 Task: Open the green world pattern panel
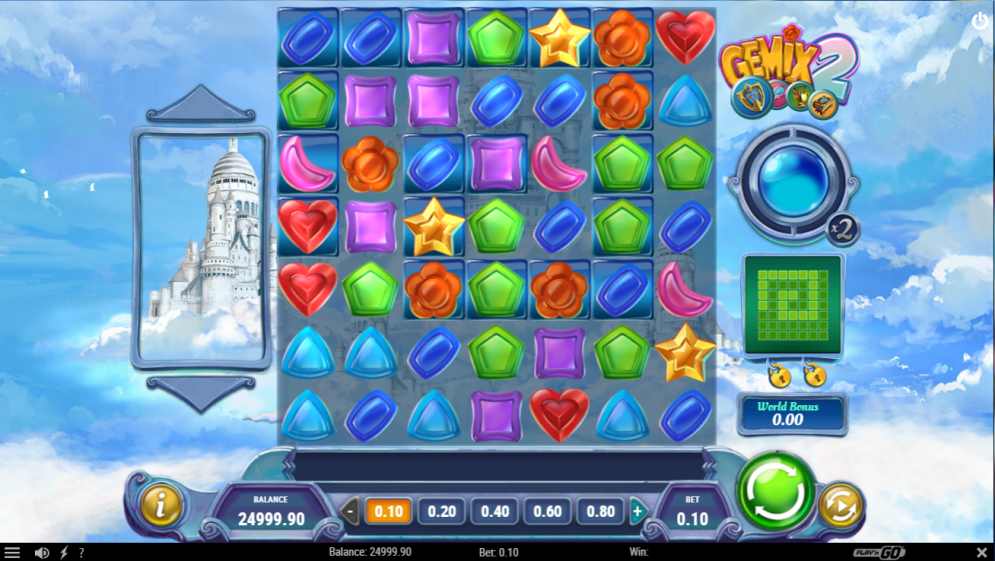coord(792,305)
